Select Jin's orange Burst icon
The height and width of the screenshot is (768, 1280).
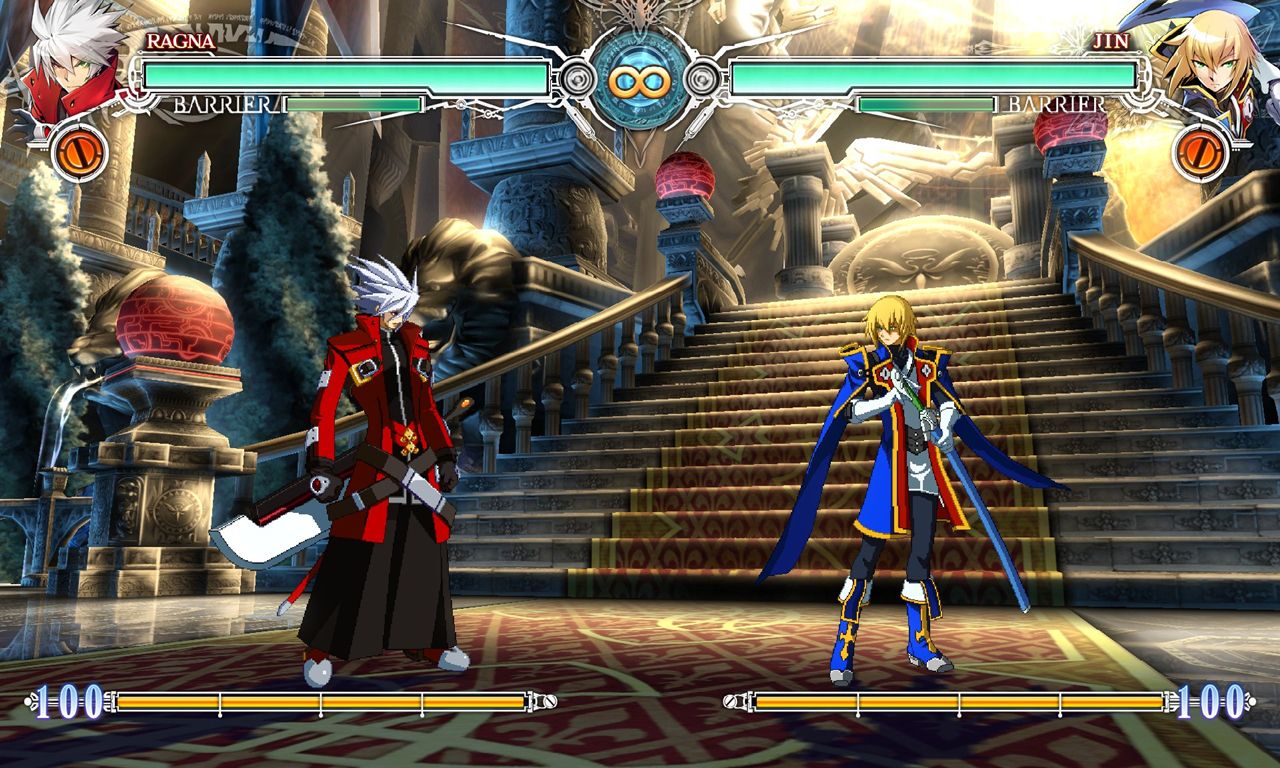click(x=1202, y=152)
